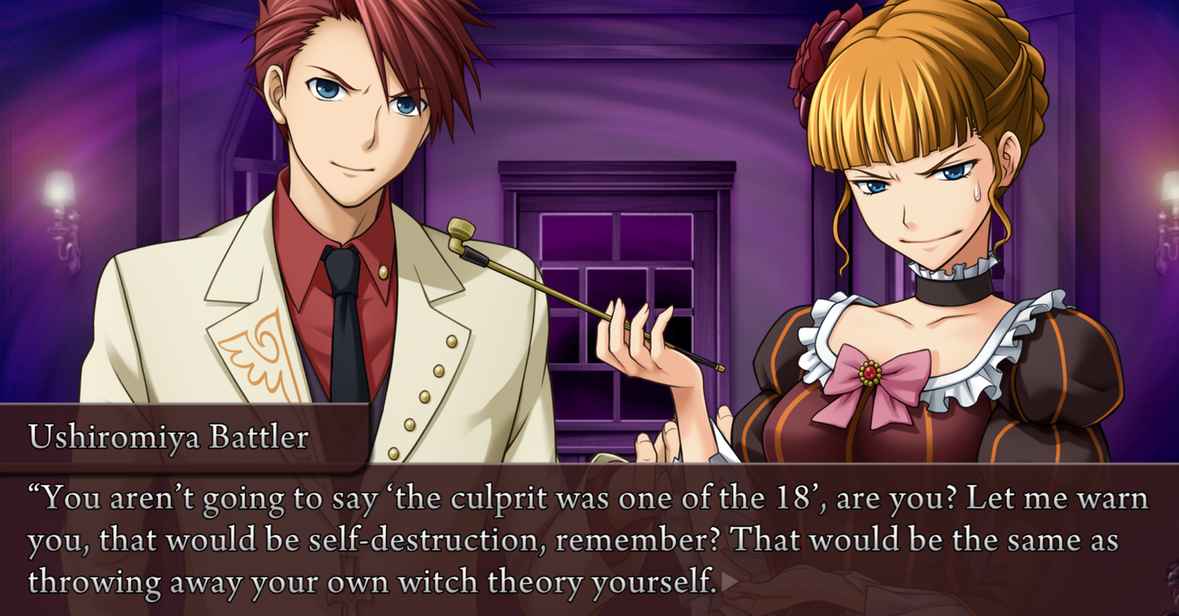Click the advance arrow after 'yourself.'
Viewport: 1179px width, 616px height.
731,581
